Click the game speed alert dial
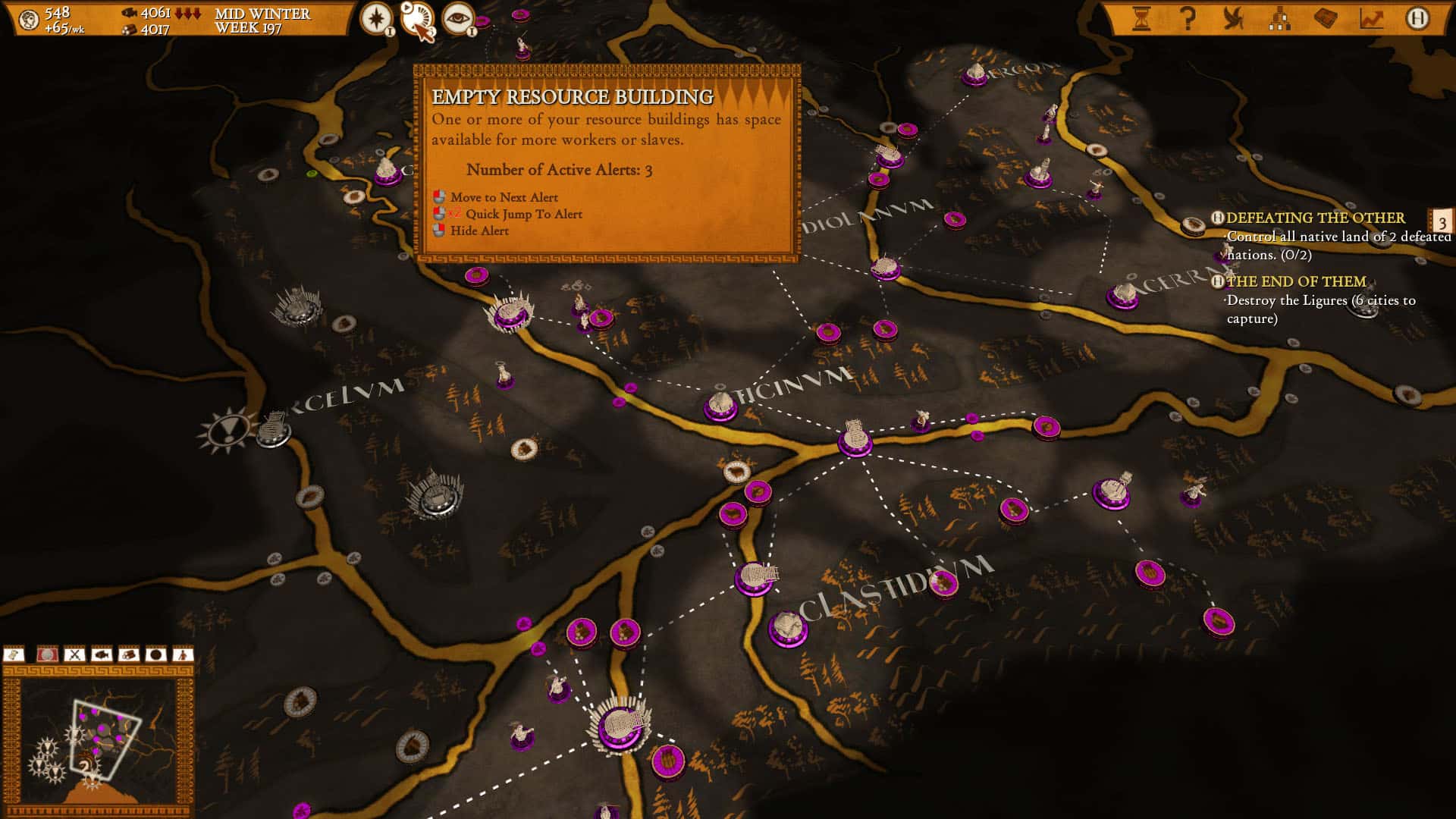This screenshot has height=819, width=1456. click(417, 20)
